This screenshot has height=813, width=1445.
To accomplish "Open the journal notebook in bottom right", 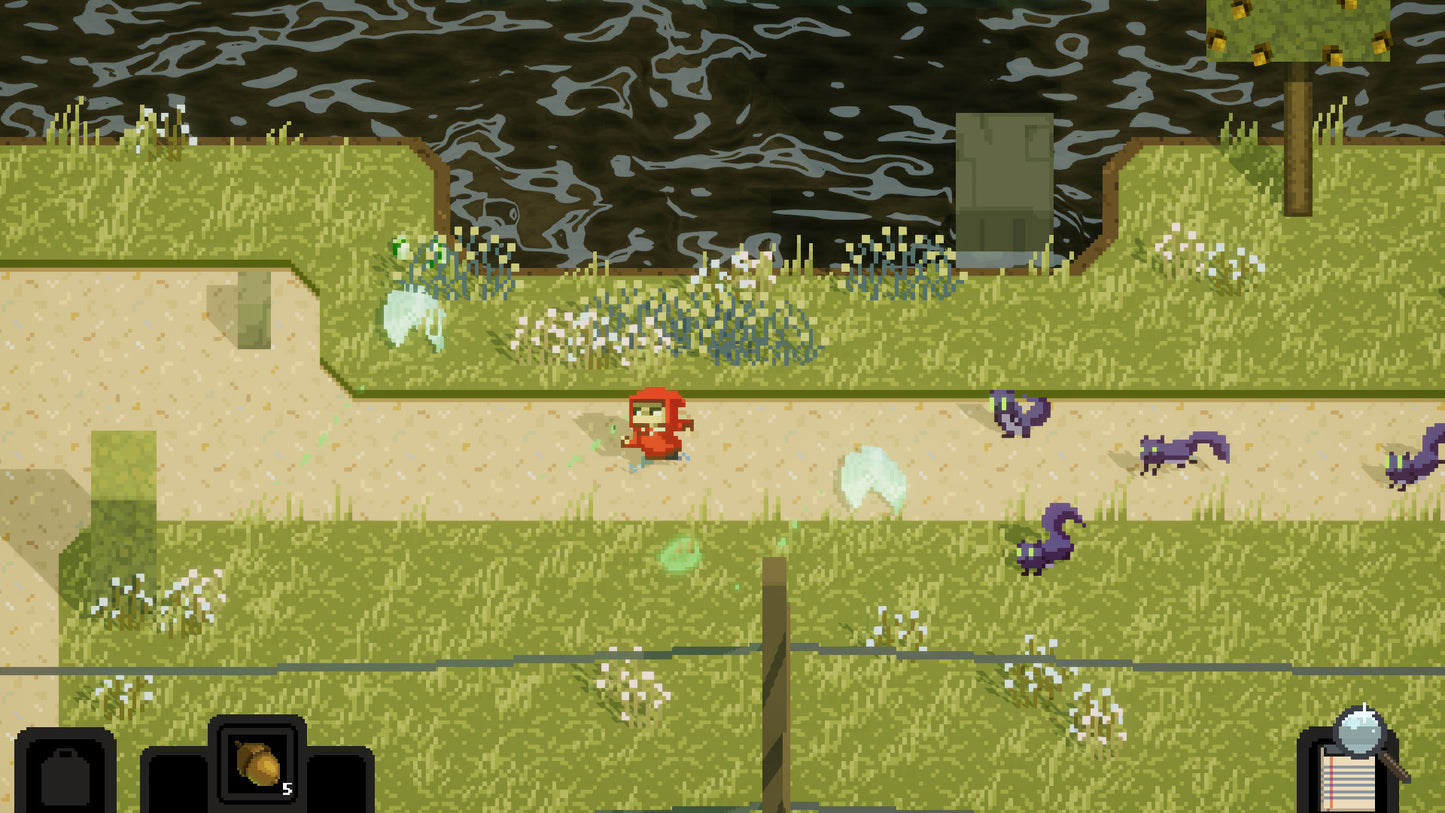I will pyautogui.click(x=1348, y=775).
